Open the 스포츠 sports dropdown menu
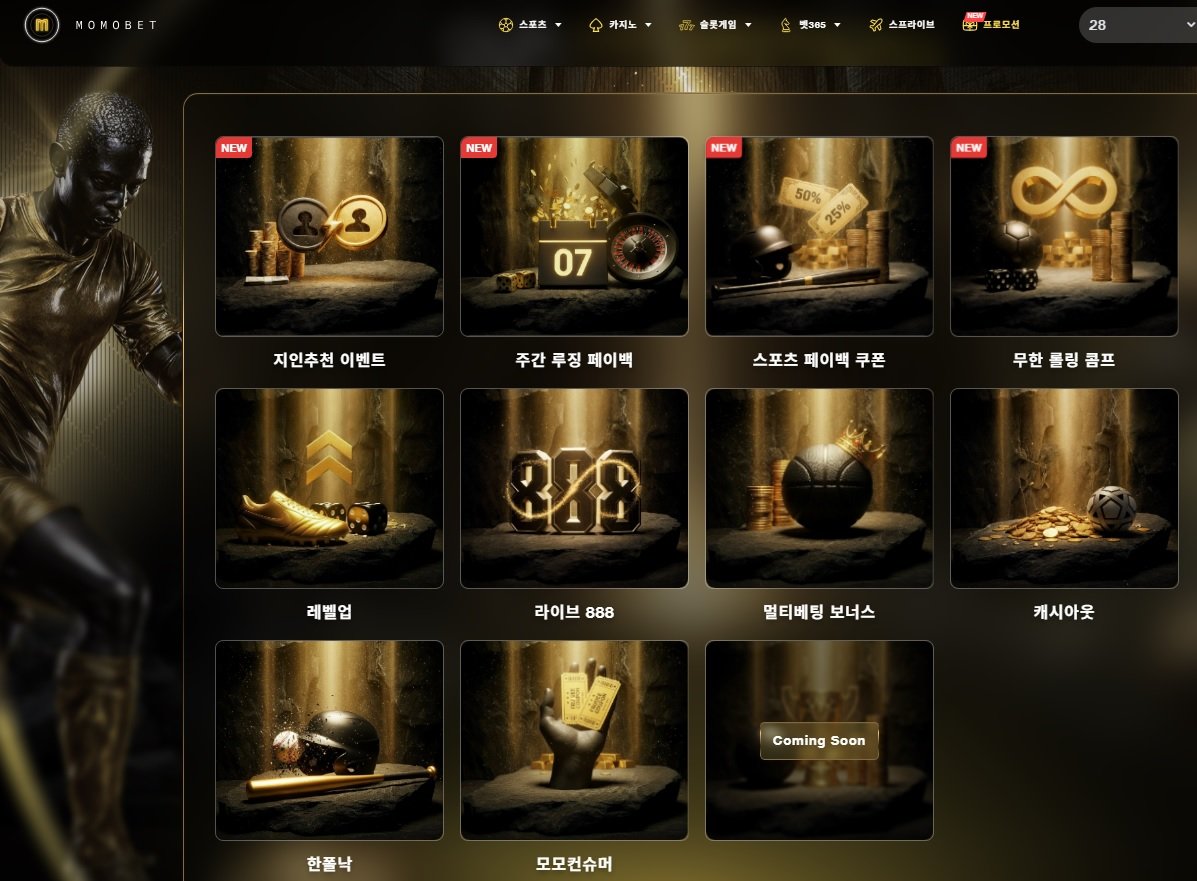 coord(530,25)
